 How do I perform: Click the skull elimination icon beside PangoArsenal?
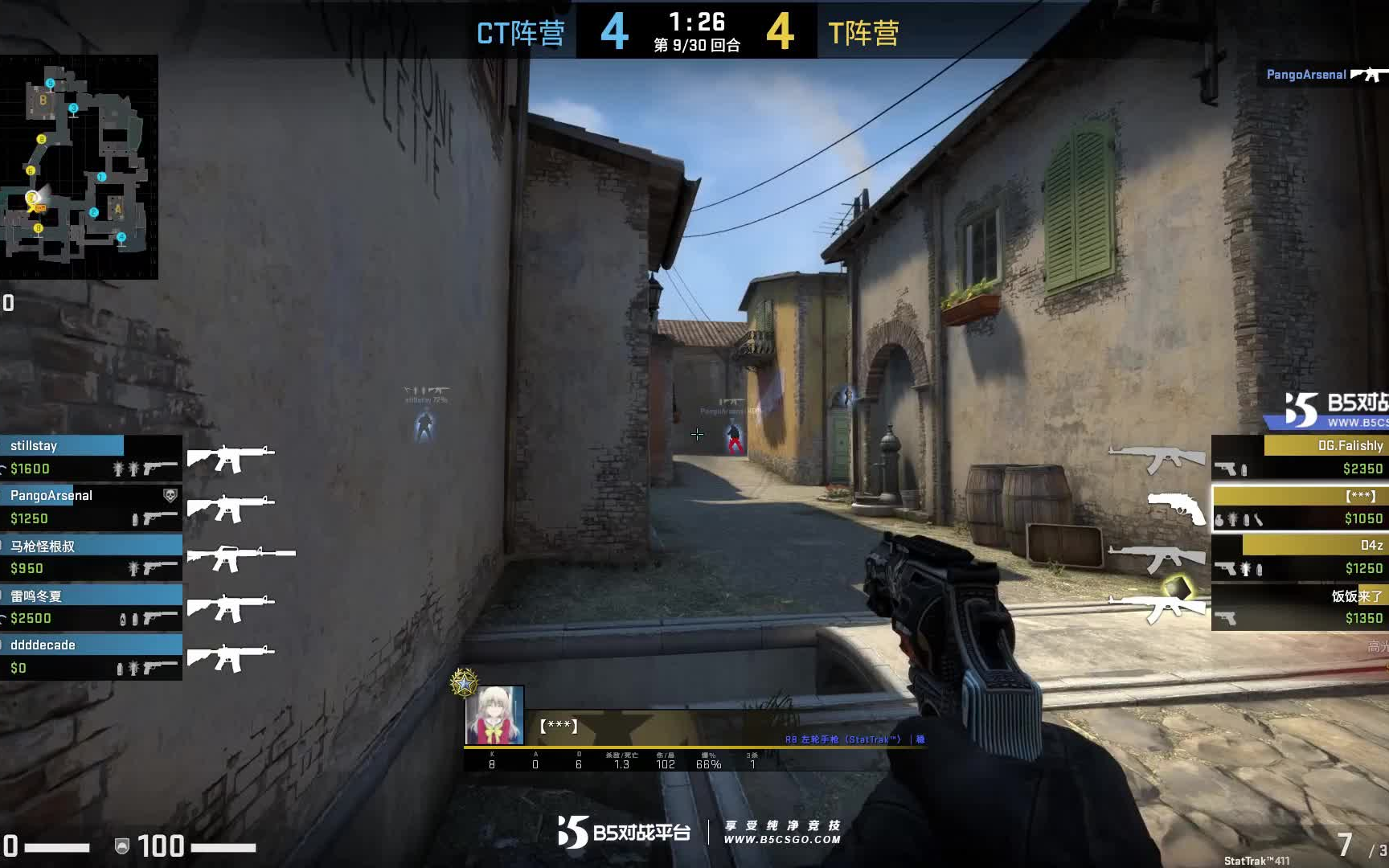tap(170, 496)
